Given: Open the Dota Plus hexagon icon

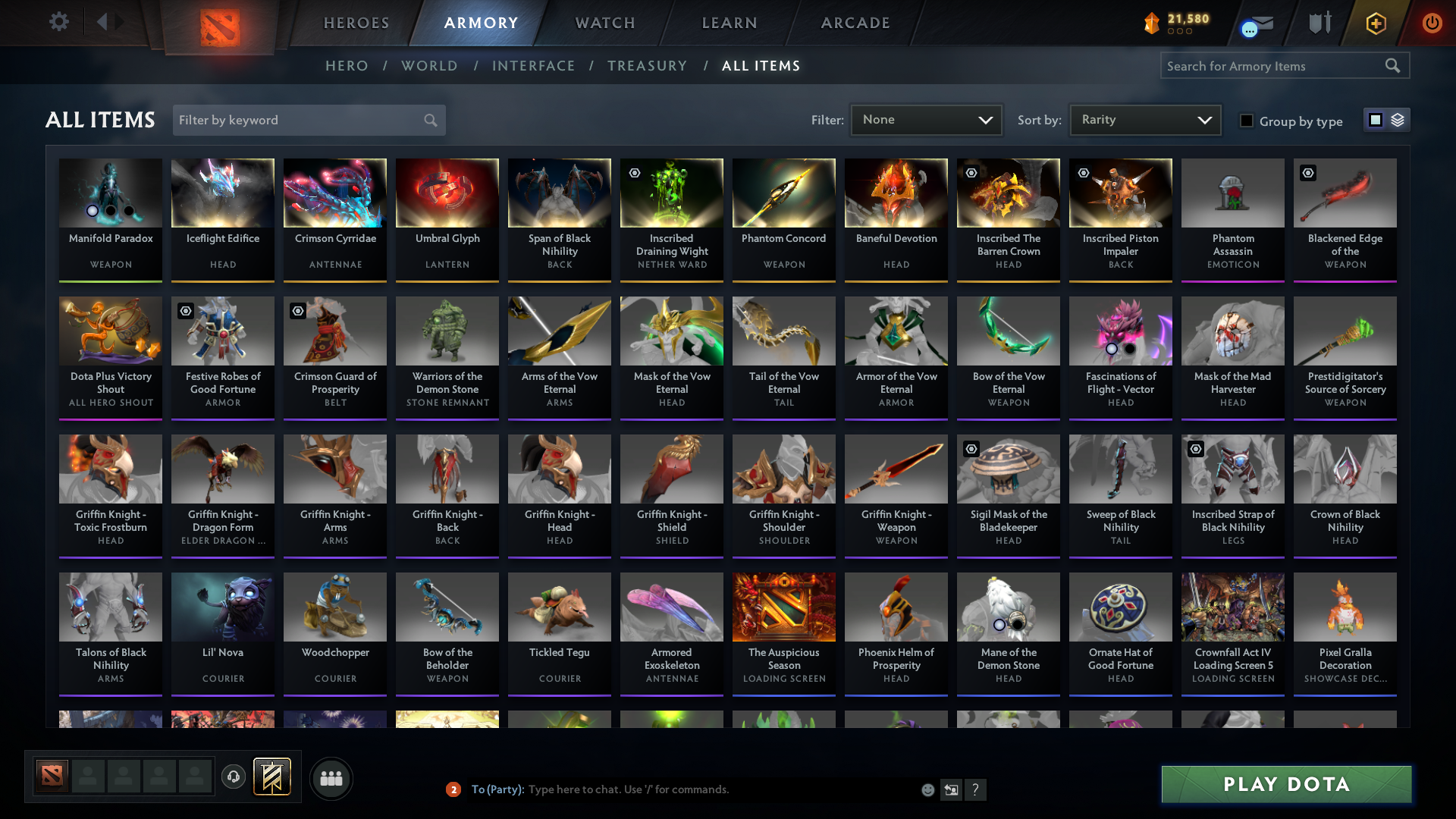Looking at the screenshot, I should 1376,23.
